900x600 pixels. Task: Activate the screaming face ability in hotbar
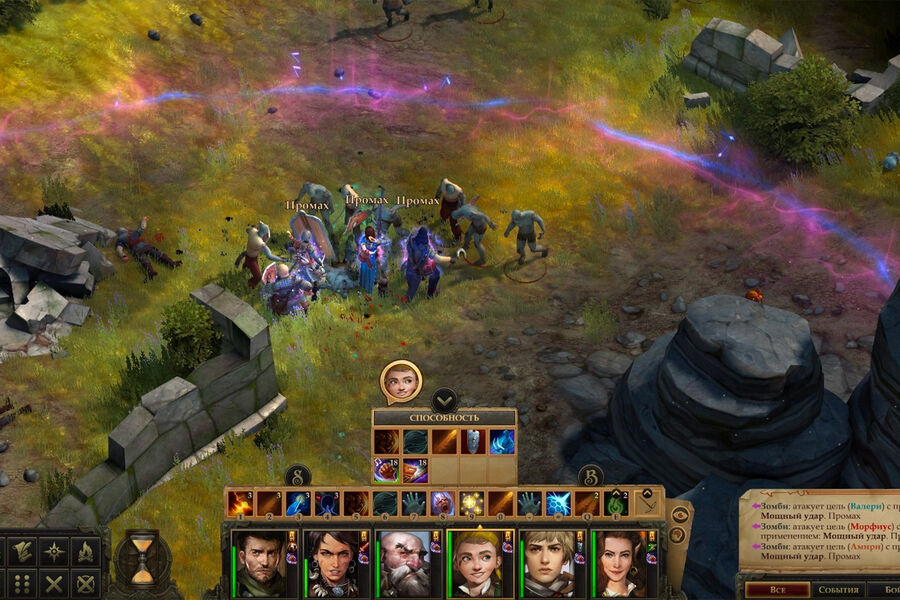pyautogui.click(x=443, y=503)
